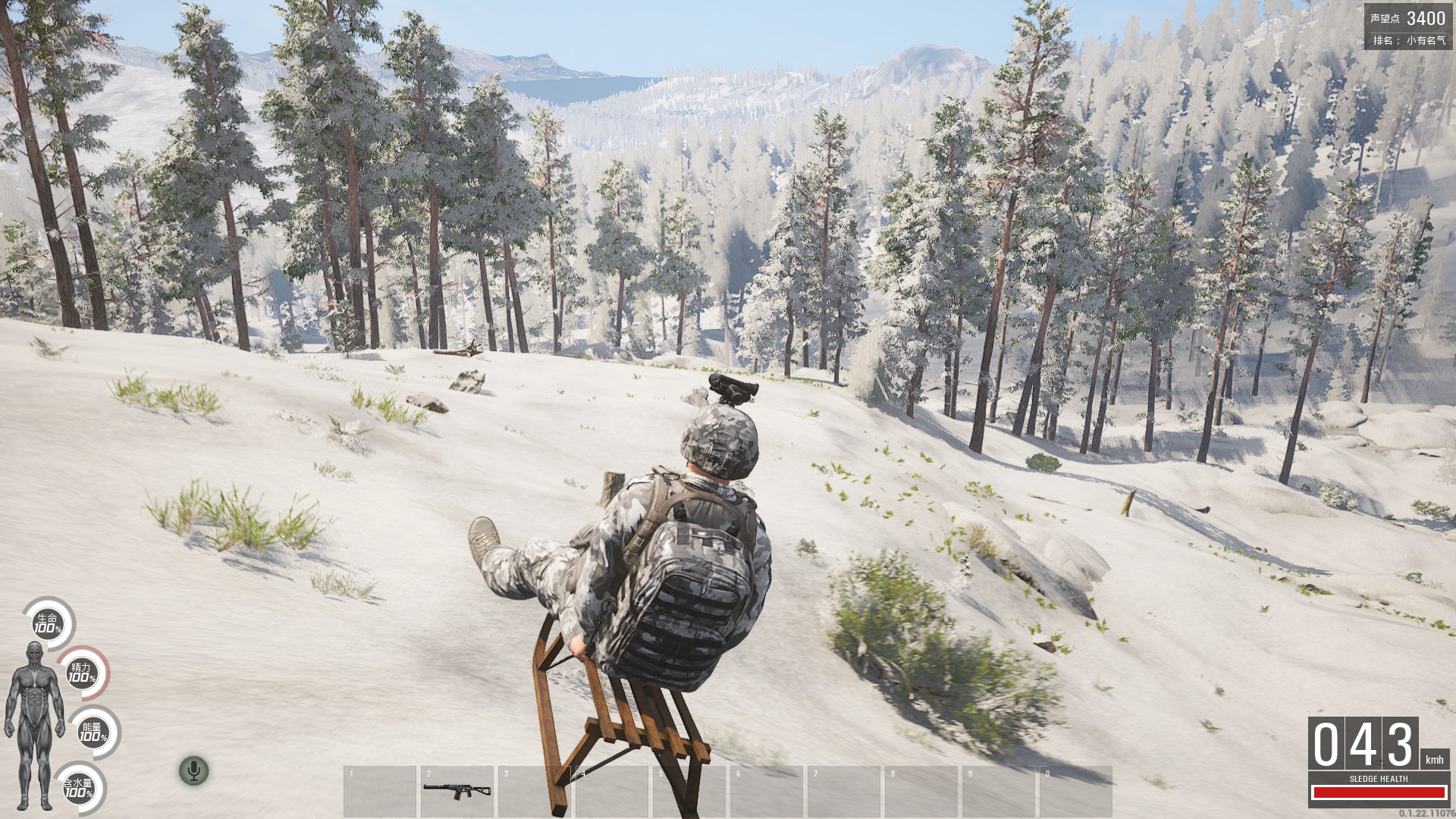Toggle the voice chat microphone icon

194,771
